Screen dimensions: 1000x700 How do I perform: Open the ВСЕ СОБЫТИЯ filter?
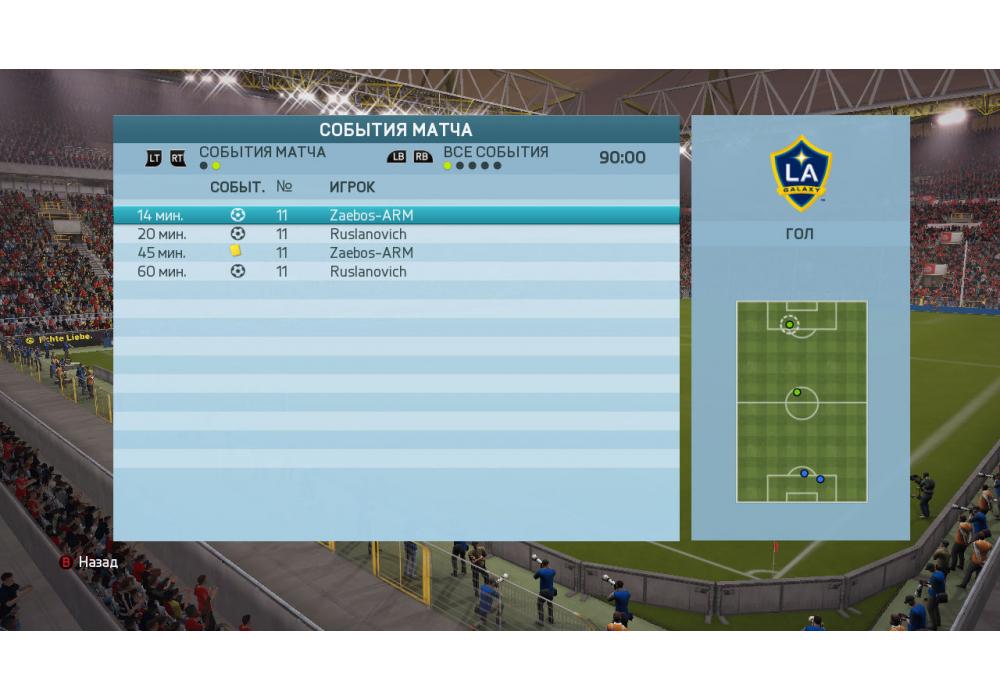(x=495, y=153)
